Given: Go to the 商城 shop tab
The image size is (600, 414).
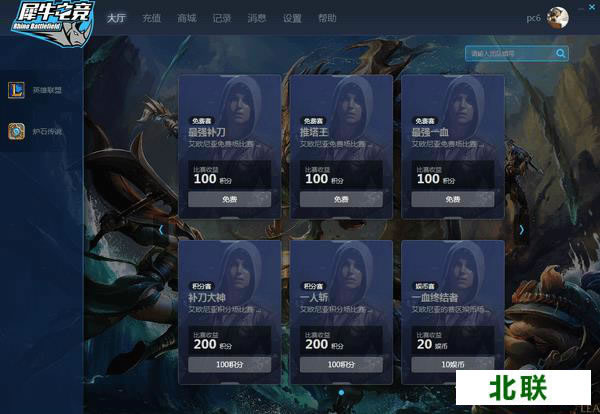Looking at the screenshot, I should pyautogui.click(x=186, y=18).
